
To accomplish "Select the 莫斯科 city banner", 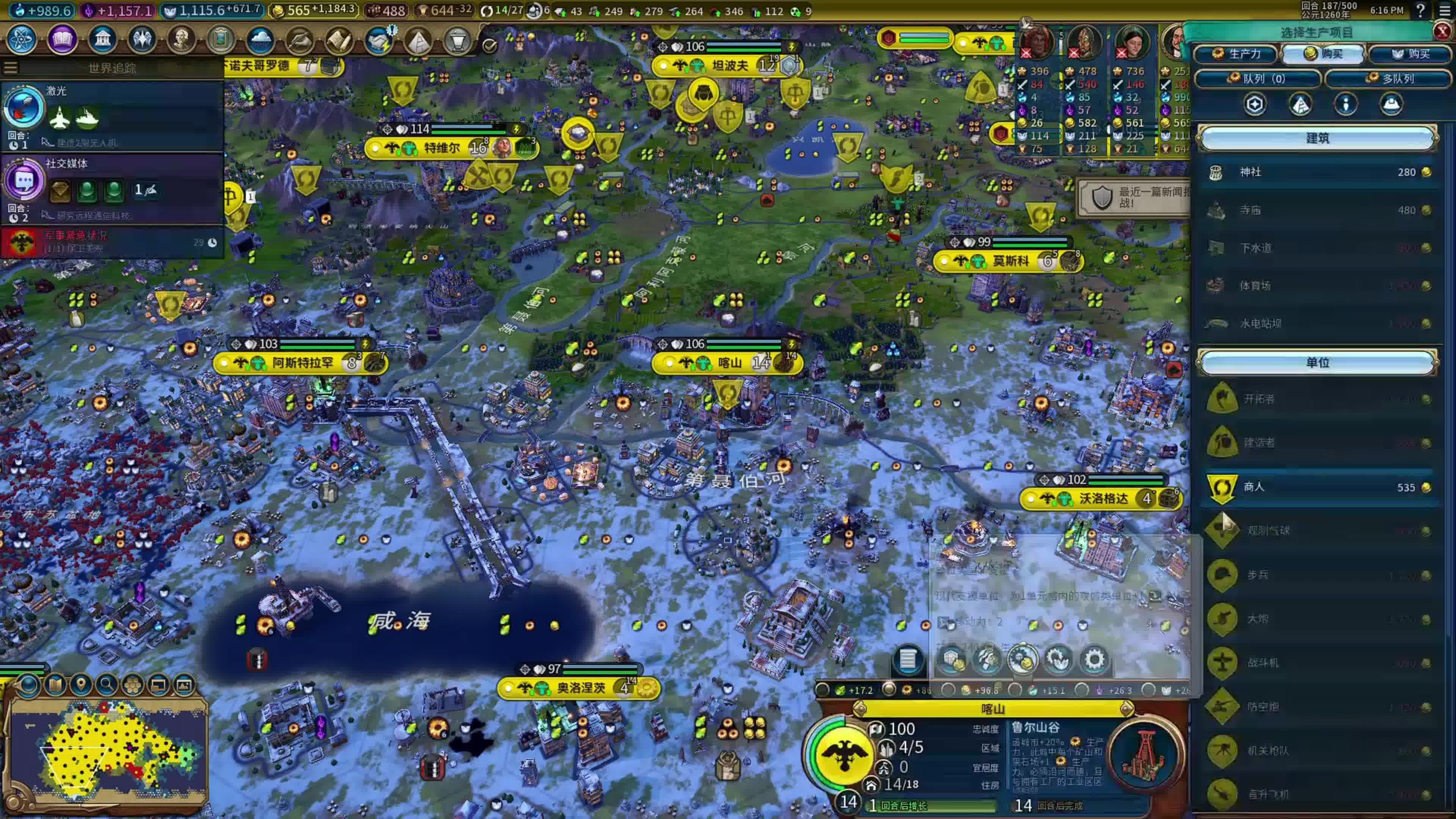I will (x=1010, y=261).
